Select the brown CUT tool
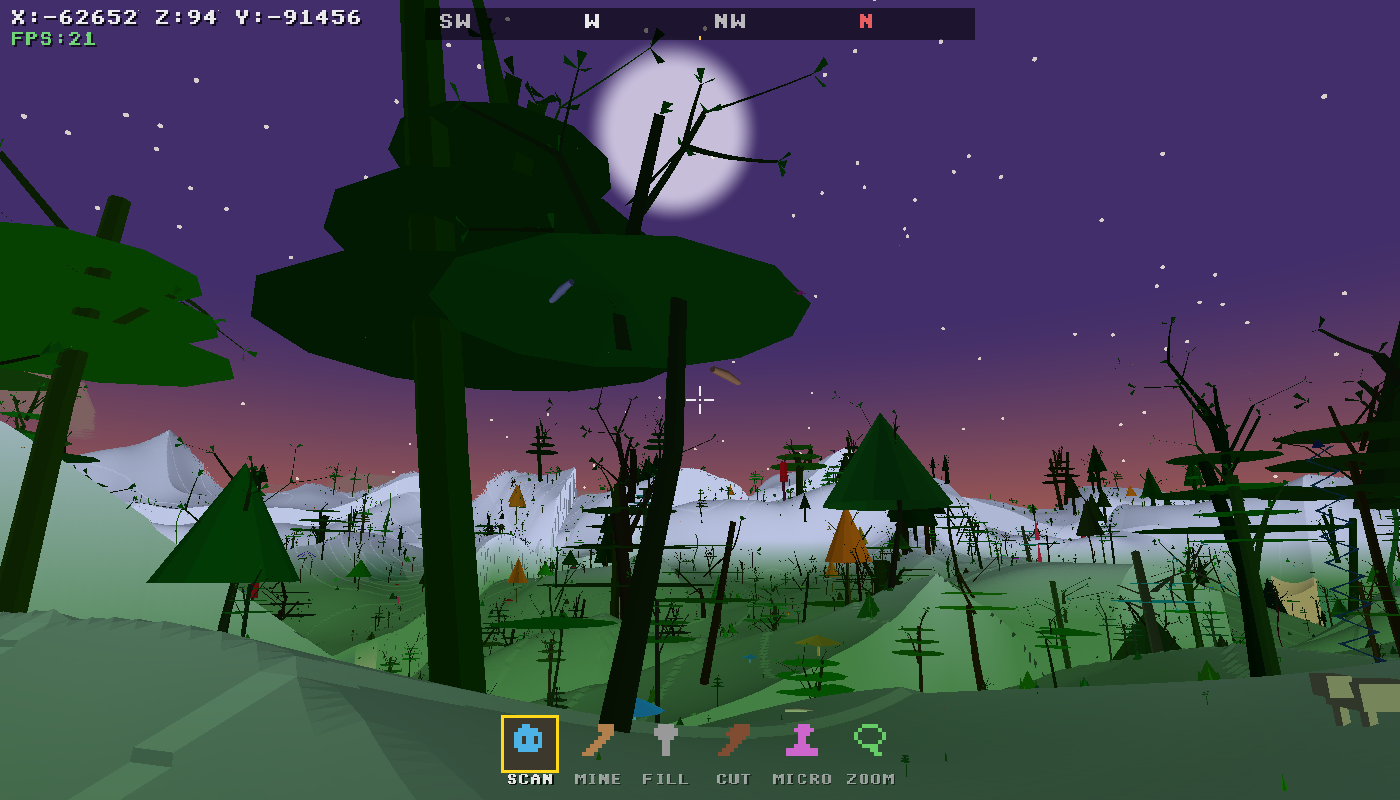 pos(734,740)
